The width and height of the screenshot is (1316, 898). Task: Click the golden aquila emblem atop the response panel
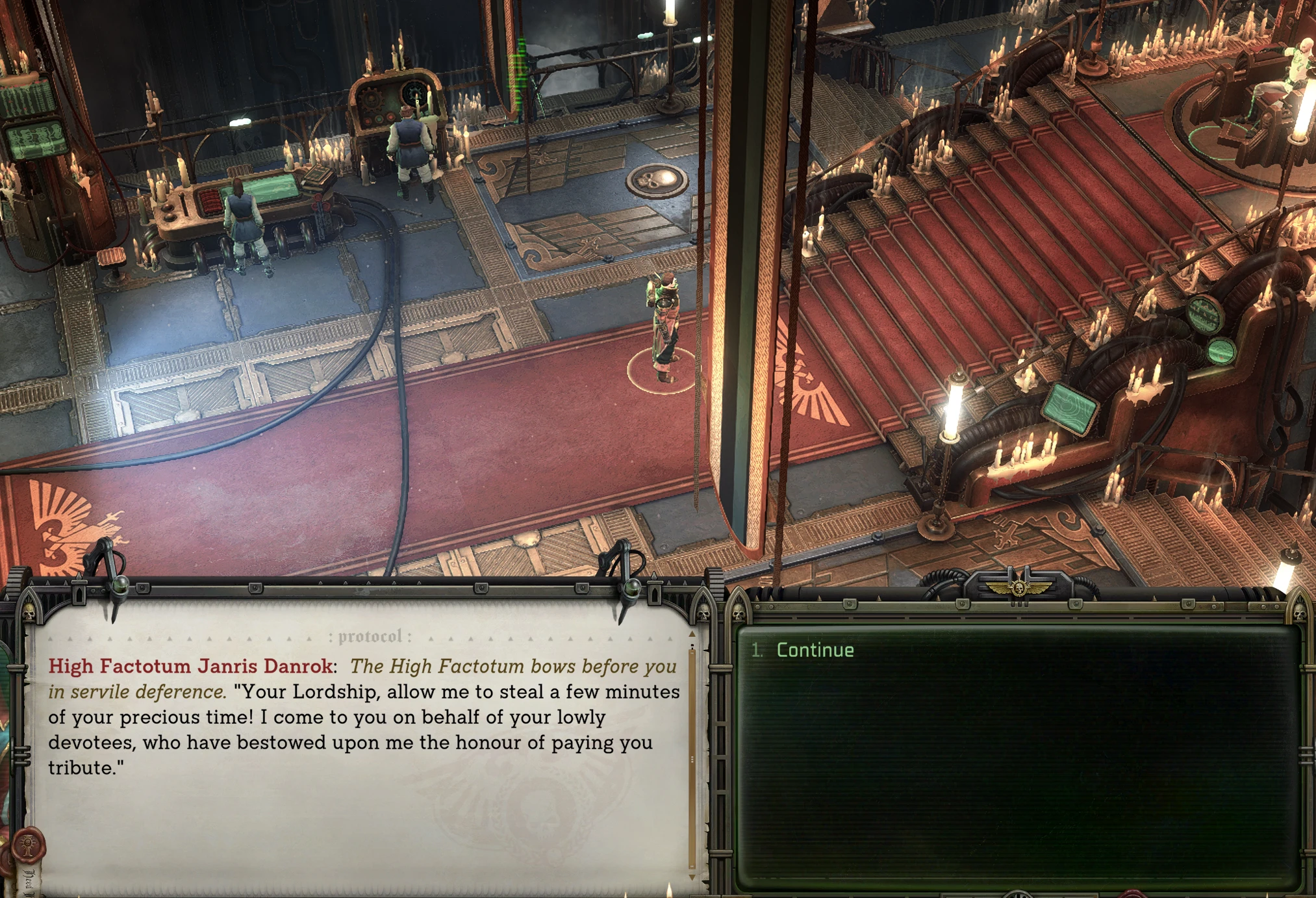tap(1018, 588)
